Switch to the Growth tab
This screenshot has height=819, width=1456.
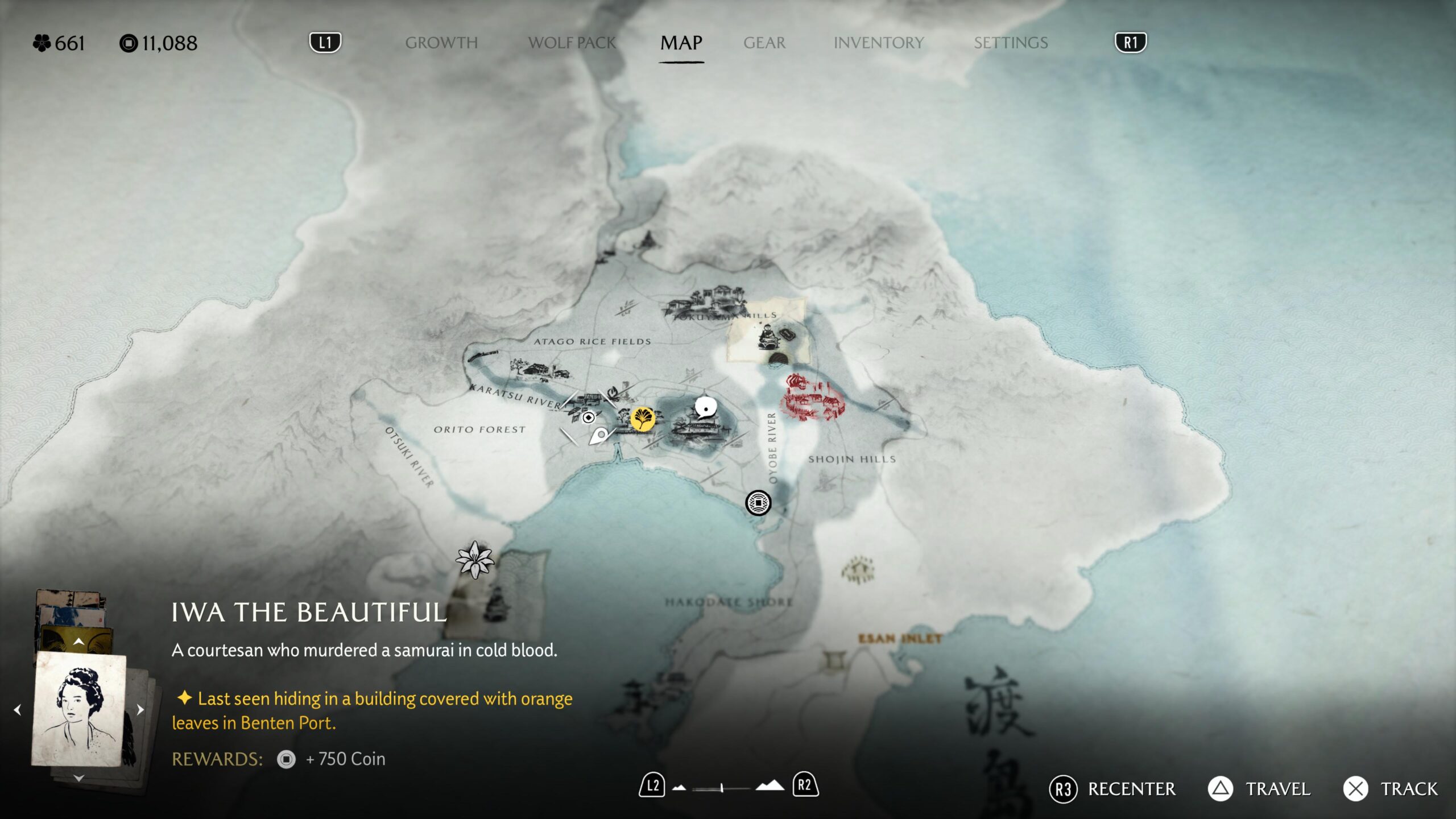[x=441, y=43]
